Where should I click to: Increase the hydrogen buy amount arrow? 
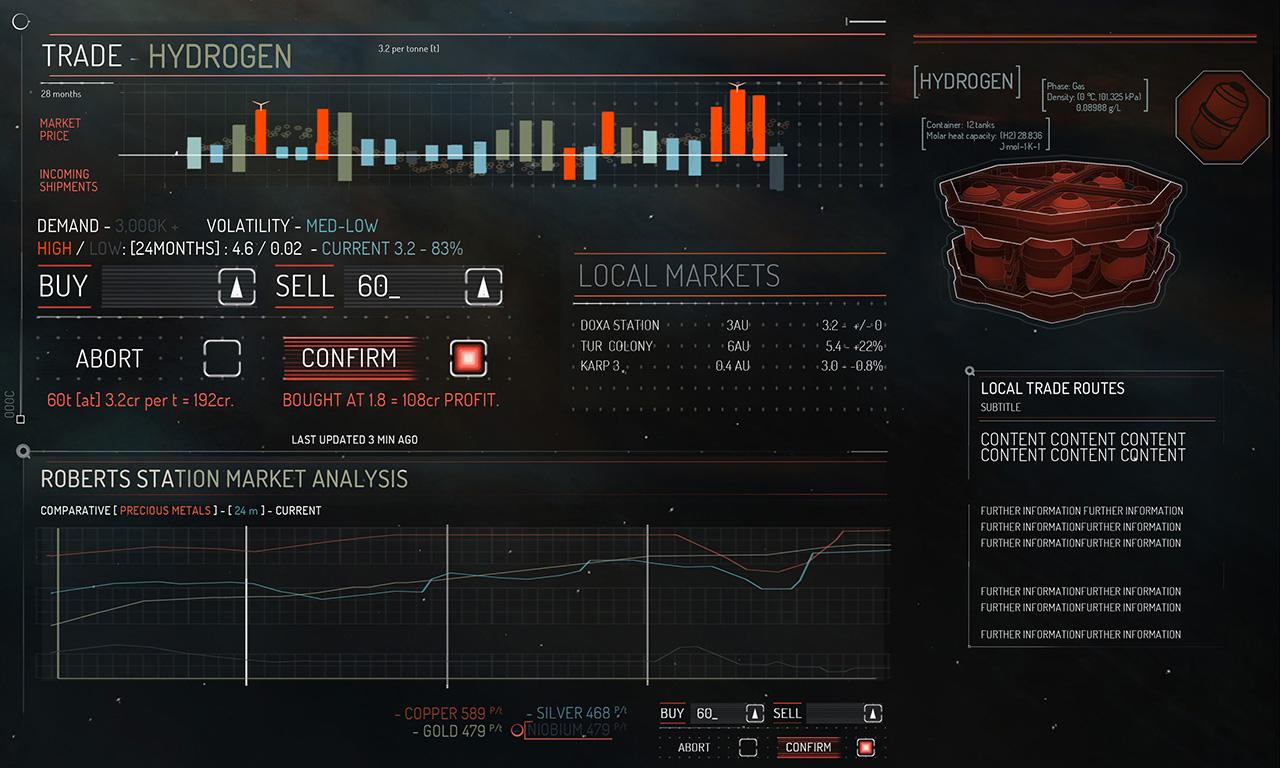click(x=237, y=287)
